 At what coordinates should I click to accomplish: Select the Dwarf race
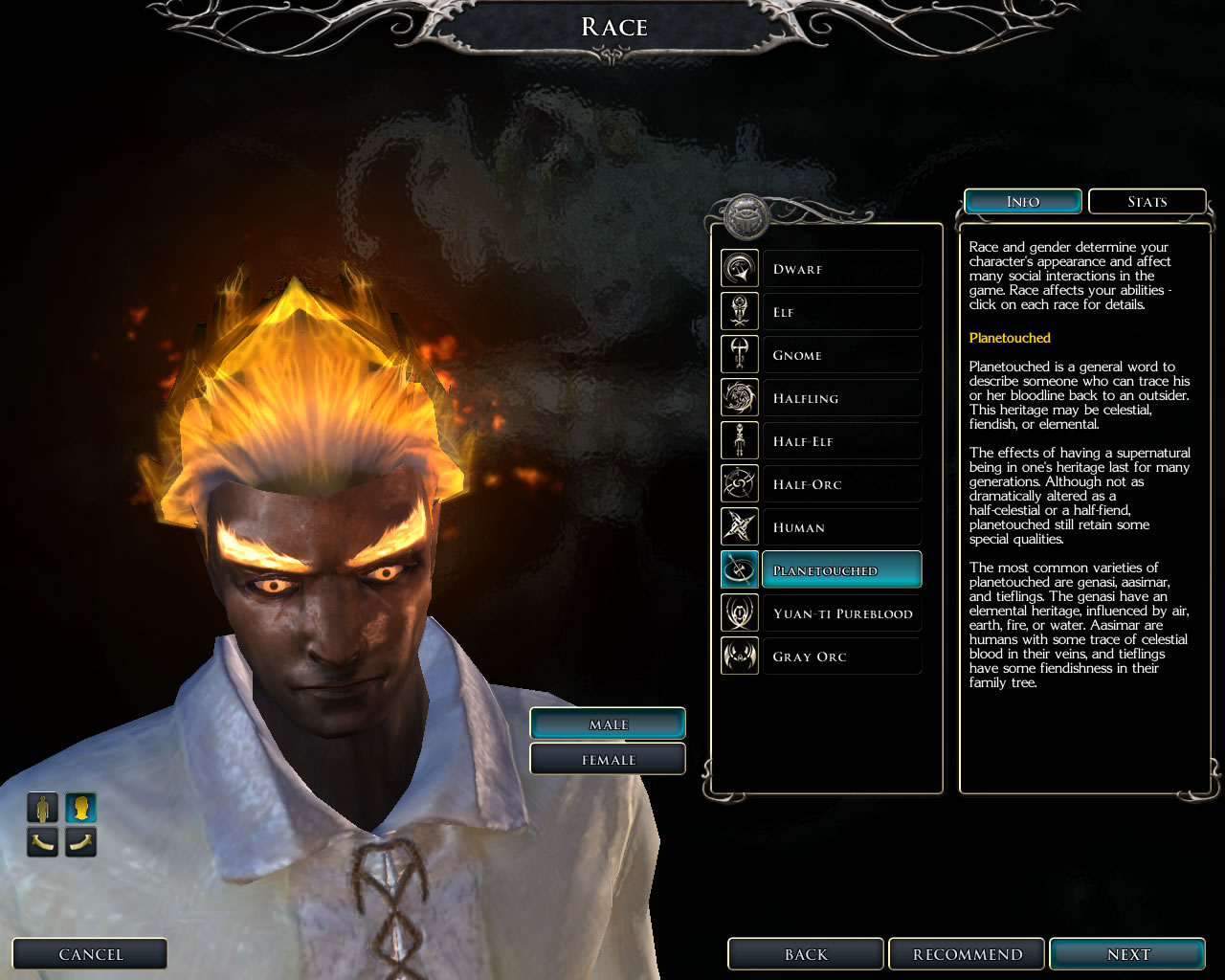841,269
